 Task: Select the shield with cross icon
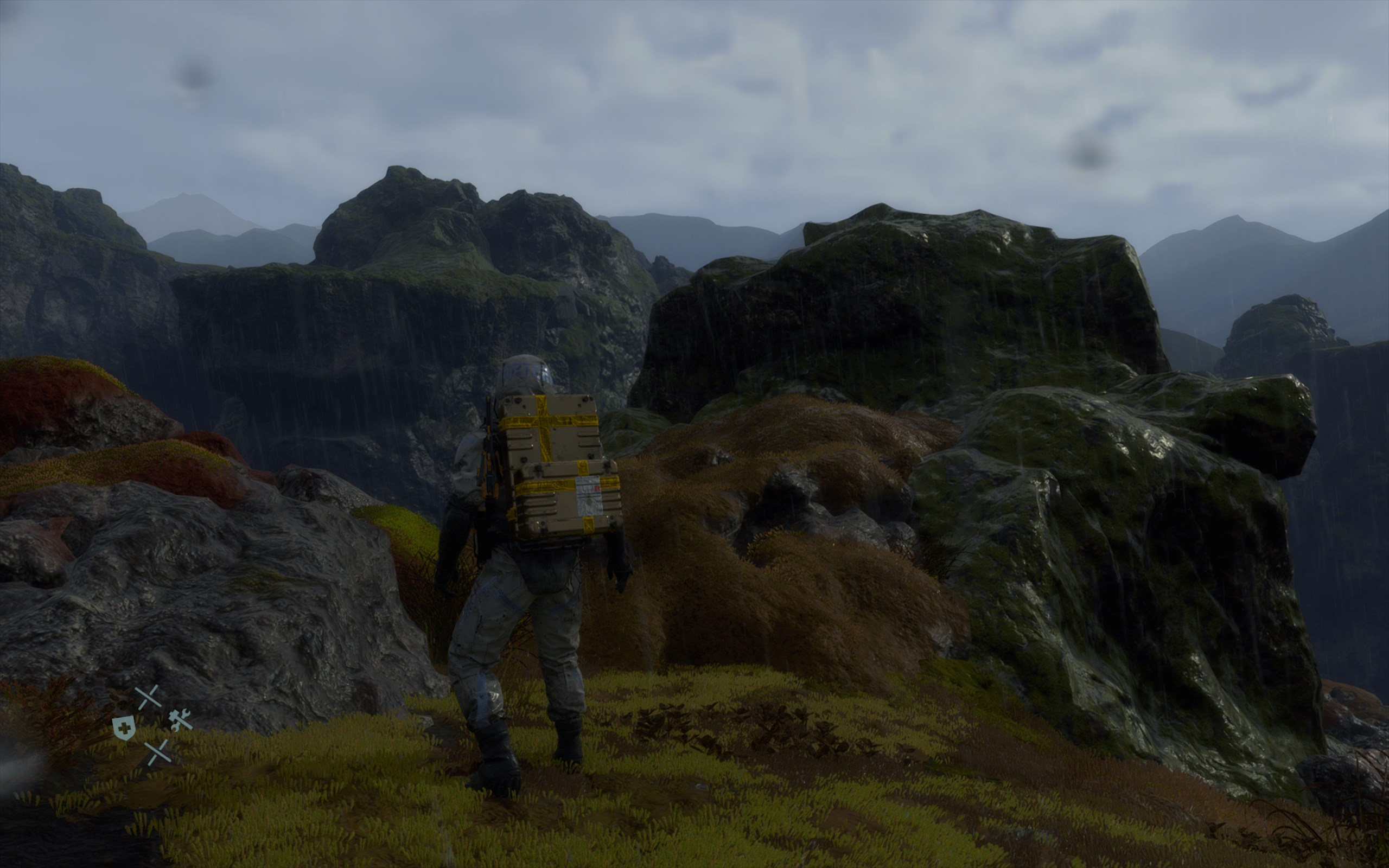click(x=124, y=727)
